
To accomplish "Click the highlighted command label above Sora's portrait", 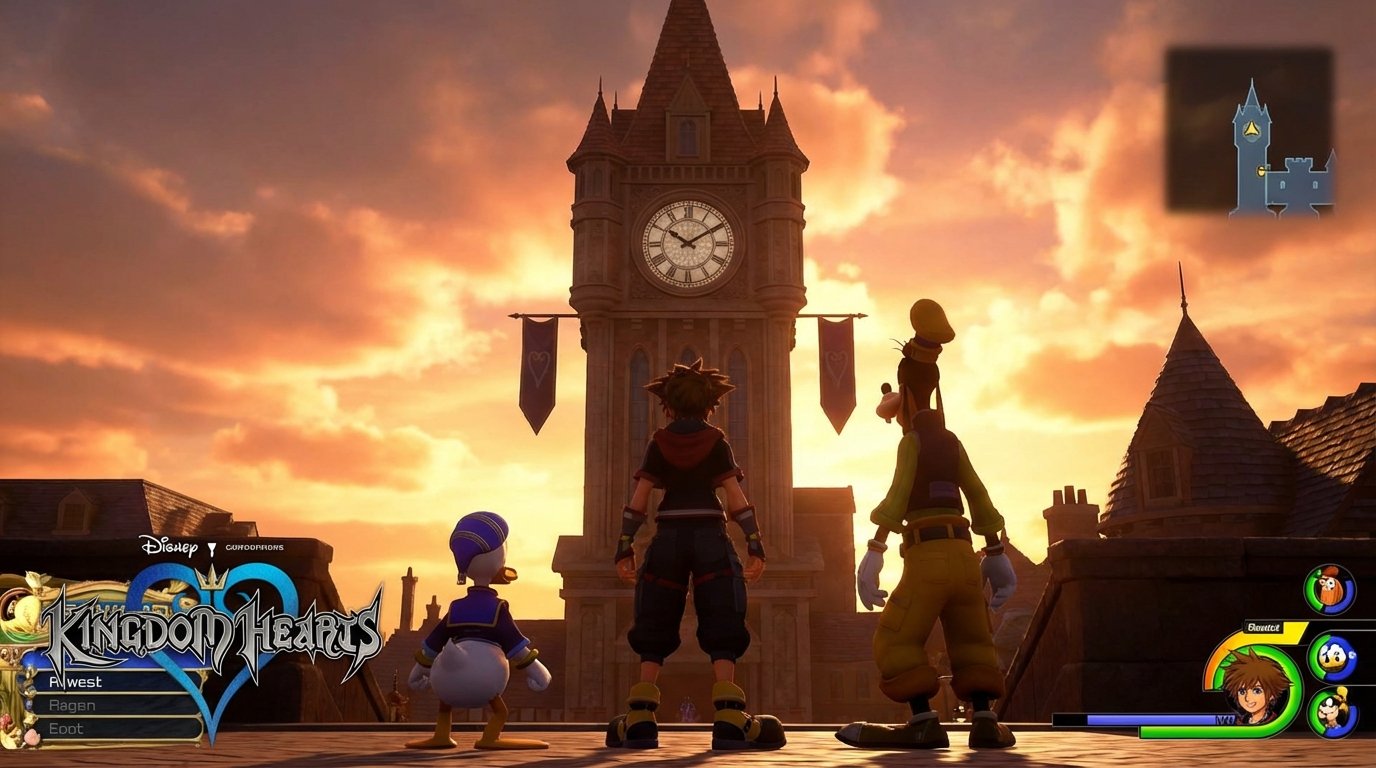I will click(x=1264, y=626).
